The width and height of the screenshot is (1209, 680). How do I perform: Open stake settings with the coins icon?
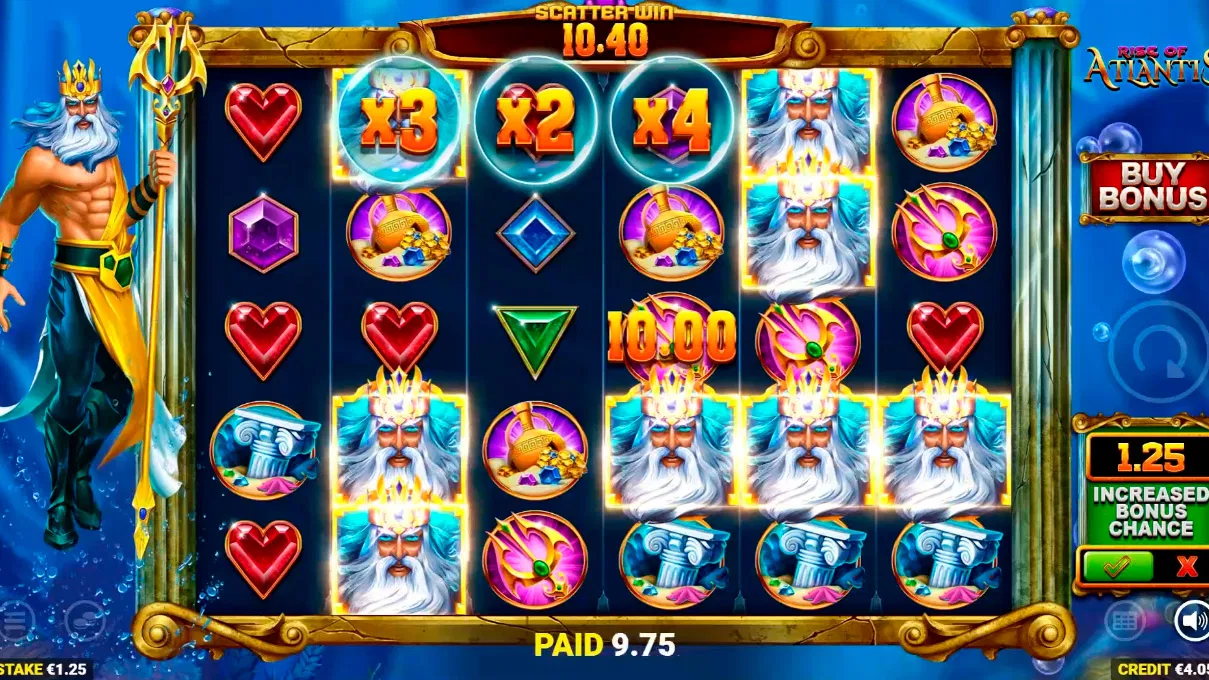(85, 622)
